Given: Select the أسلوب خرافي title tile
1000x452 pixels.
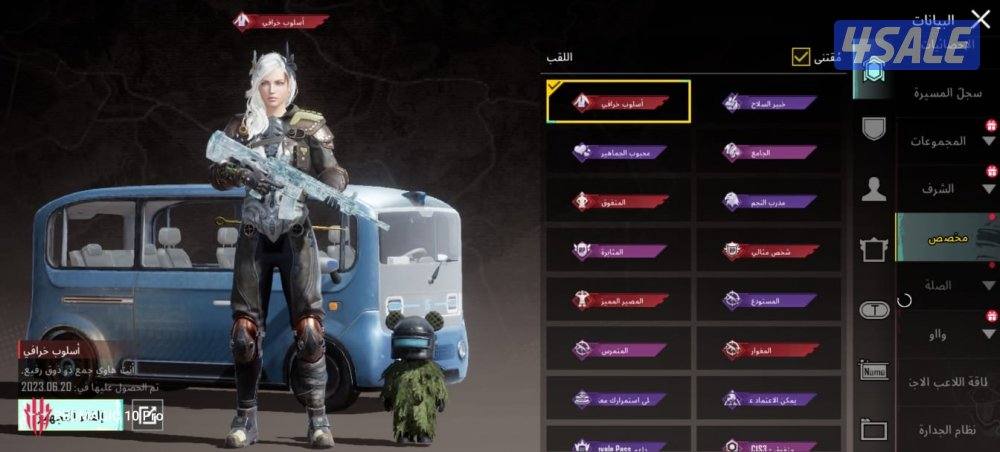Looking at the screenshot, I should click(x=619, y=102).
